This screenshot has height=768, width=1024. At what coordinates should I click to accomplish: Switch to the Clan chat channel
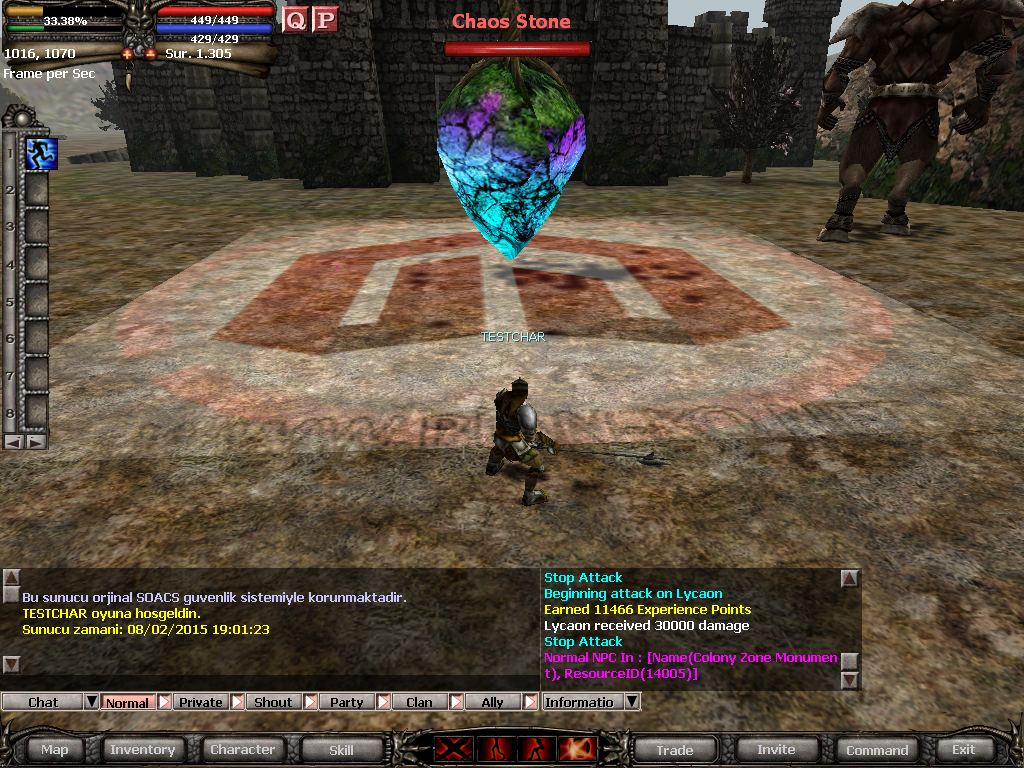point(419,702)
